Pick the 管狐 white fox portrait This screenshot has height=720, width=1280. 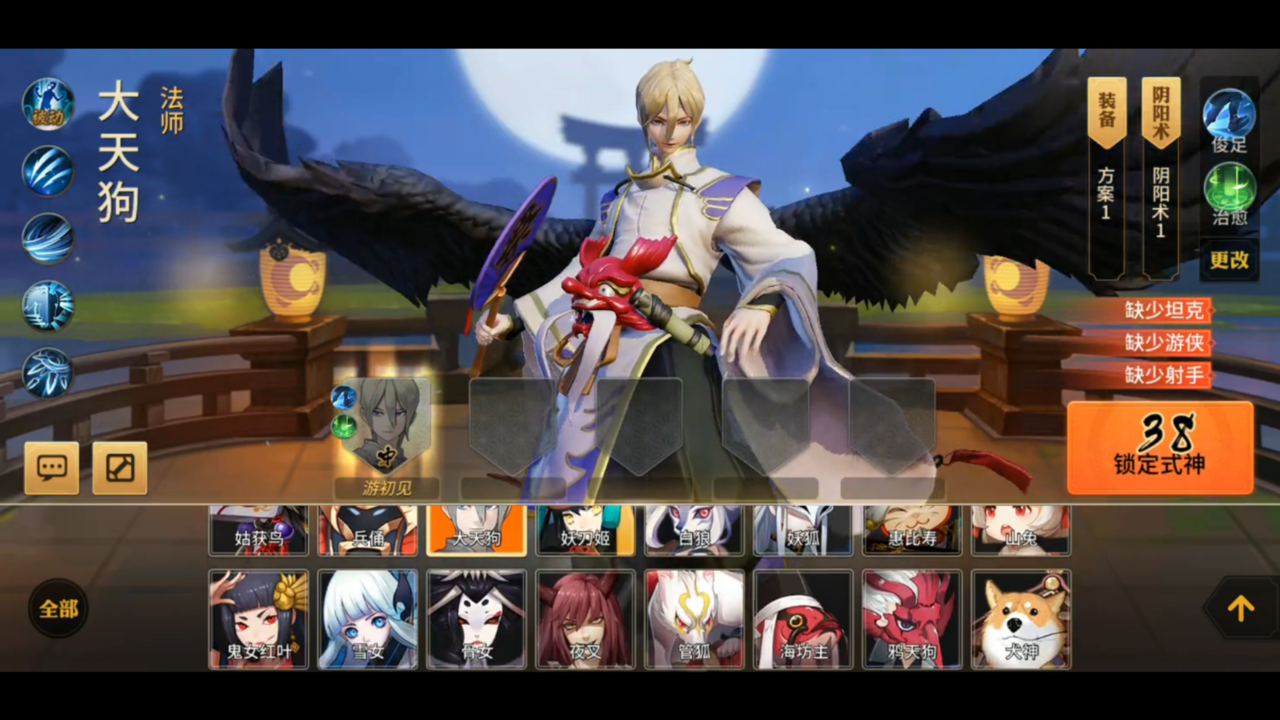[x=694, y=619]
